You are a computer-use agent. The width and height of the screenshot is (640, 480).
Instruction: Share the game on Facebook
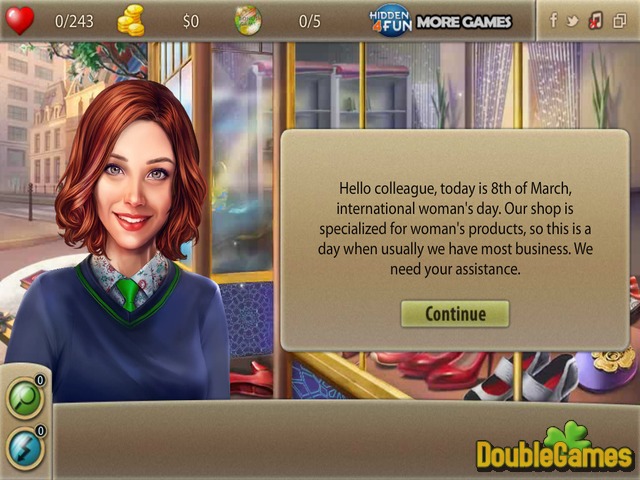(553, 20)
